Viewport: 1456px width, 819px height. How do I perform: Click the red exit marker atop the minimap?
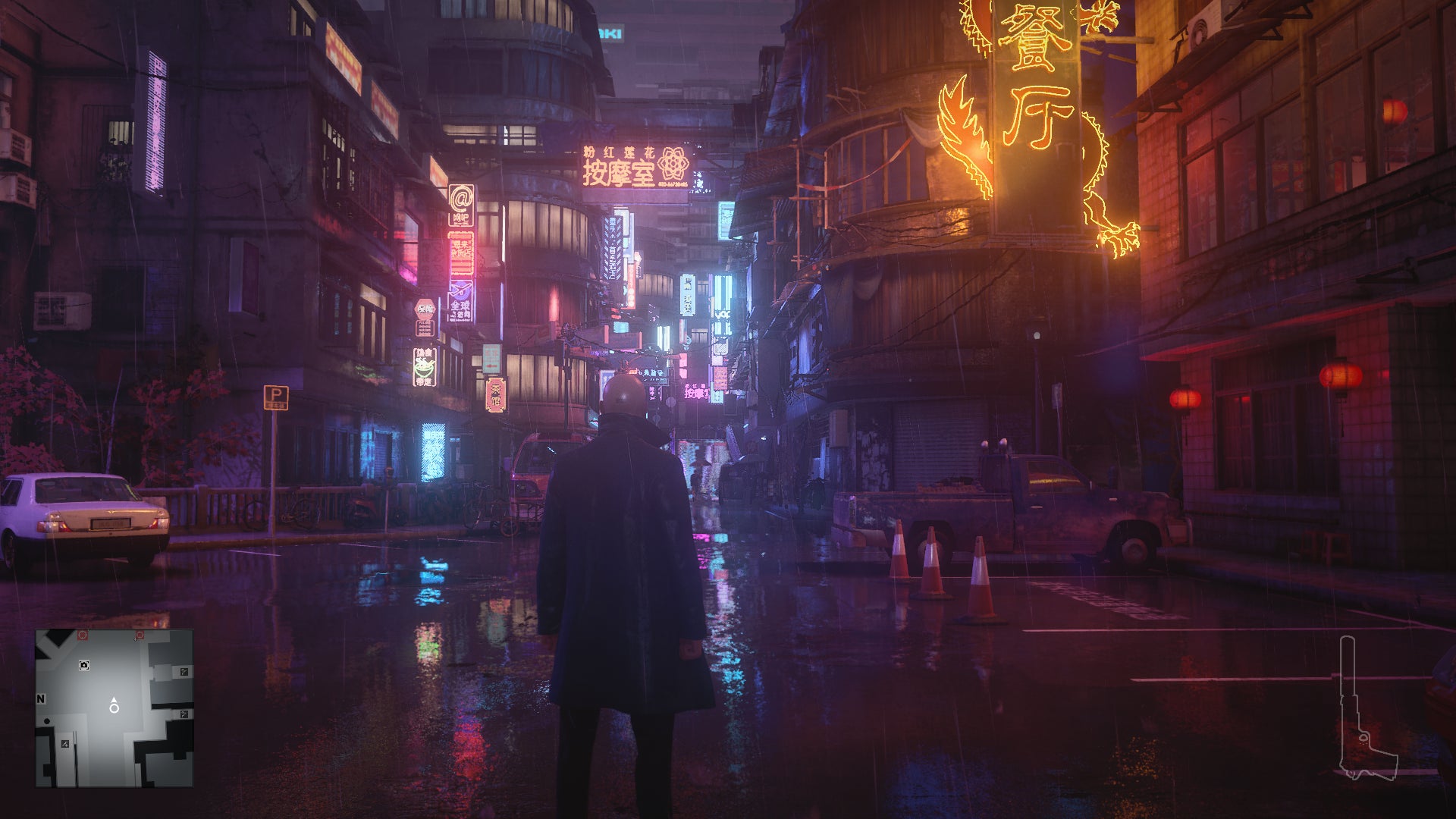[82, 634]
